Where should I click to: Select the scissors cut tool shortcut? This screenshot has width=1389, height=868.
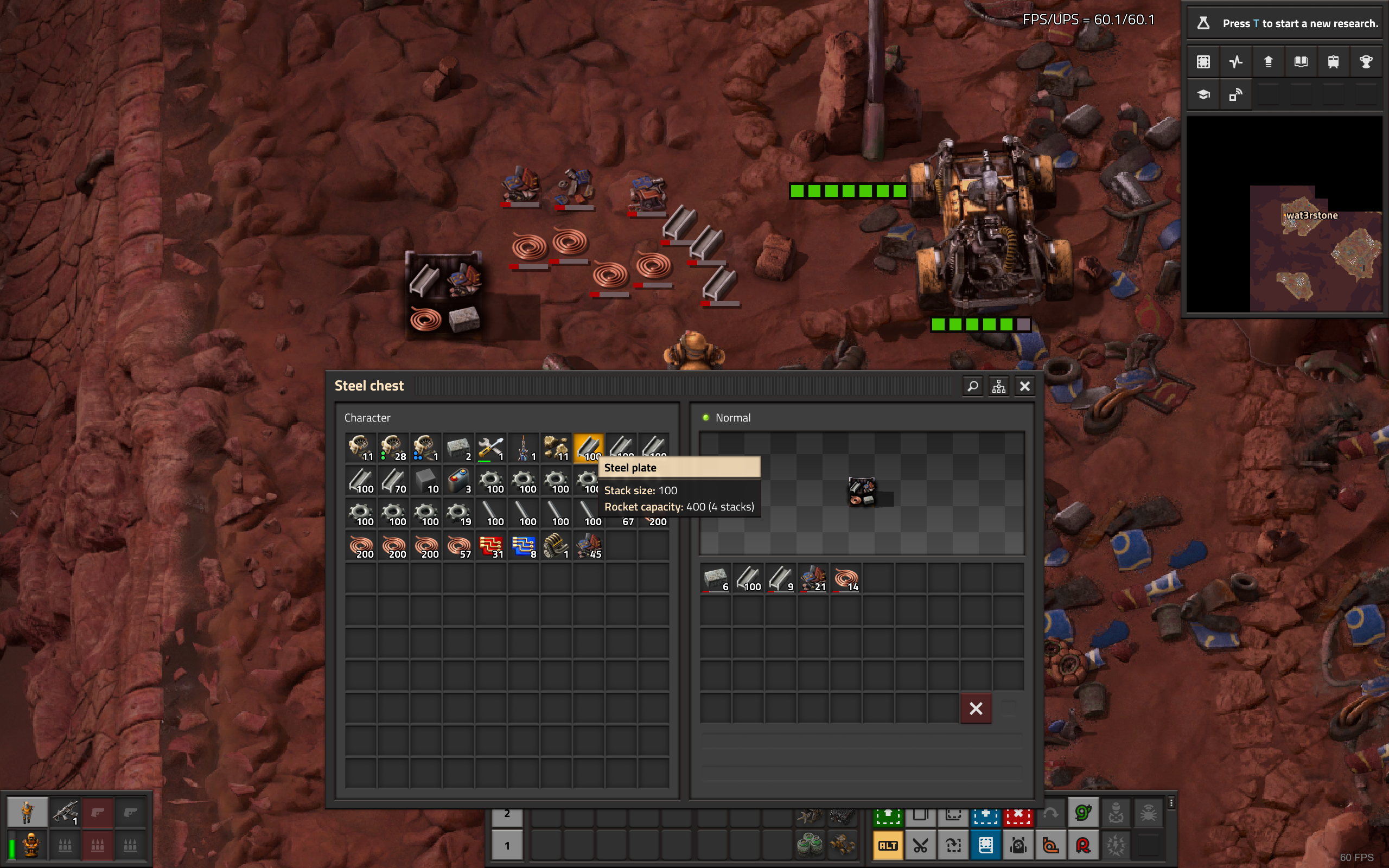click(x=920, y=846)
